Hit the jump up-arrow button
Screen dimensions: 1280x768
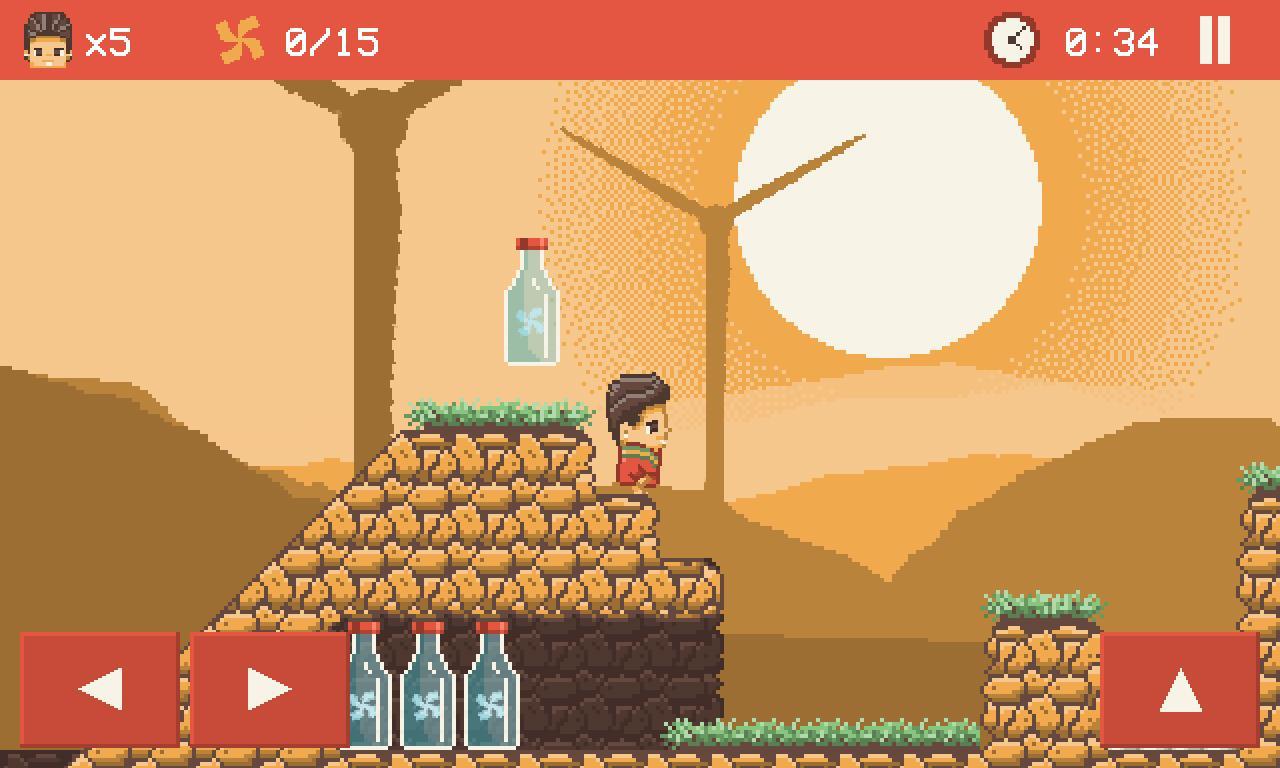pos(1180,689)
